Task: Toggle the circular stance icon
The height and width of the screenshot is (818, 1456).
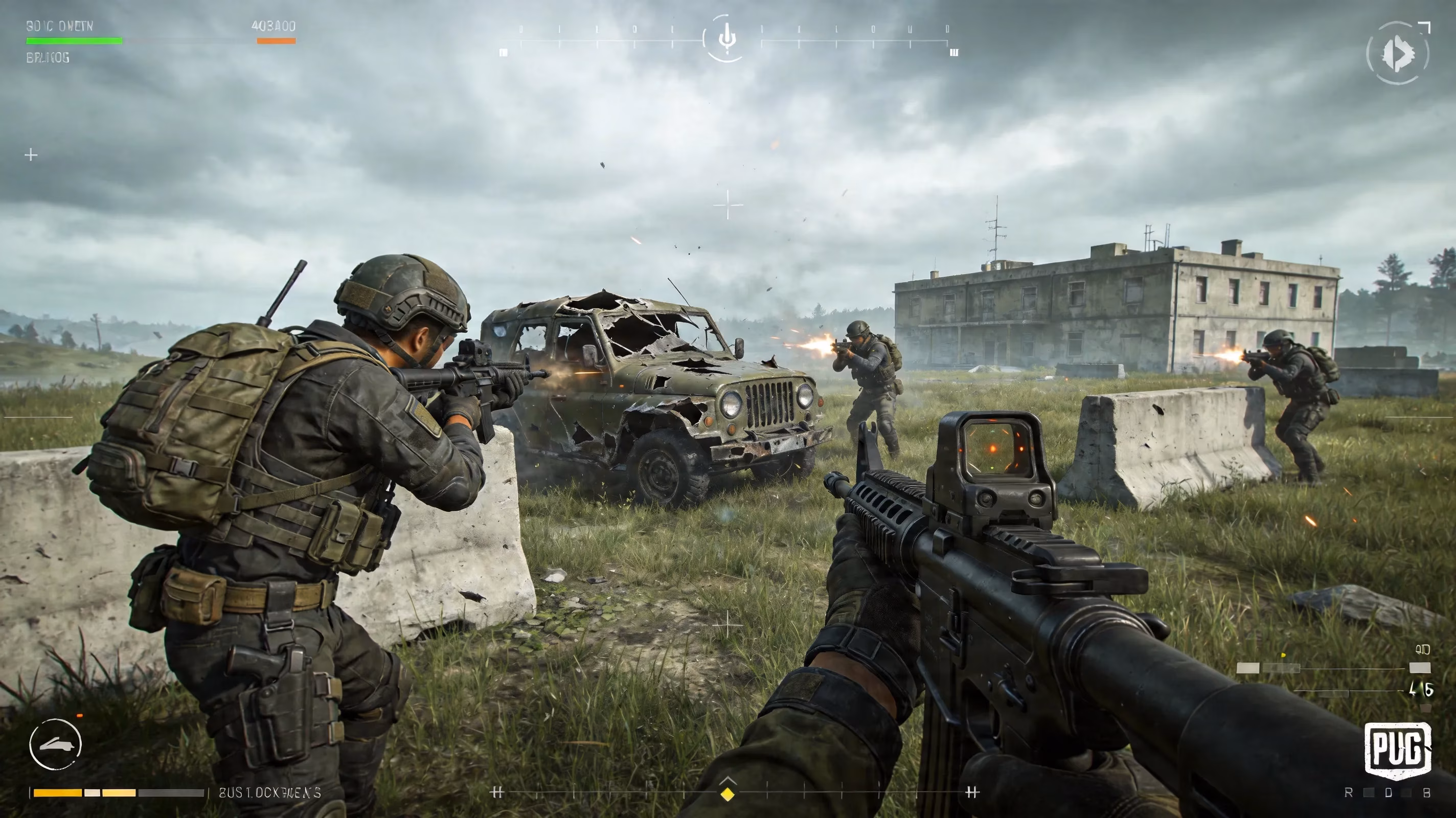Action: (55, 744)
